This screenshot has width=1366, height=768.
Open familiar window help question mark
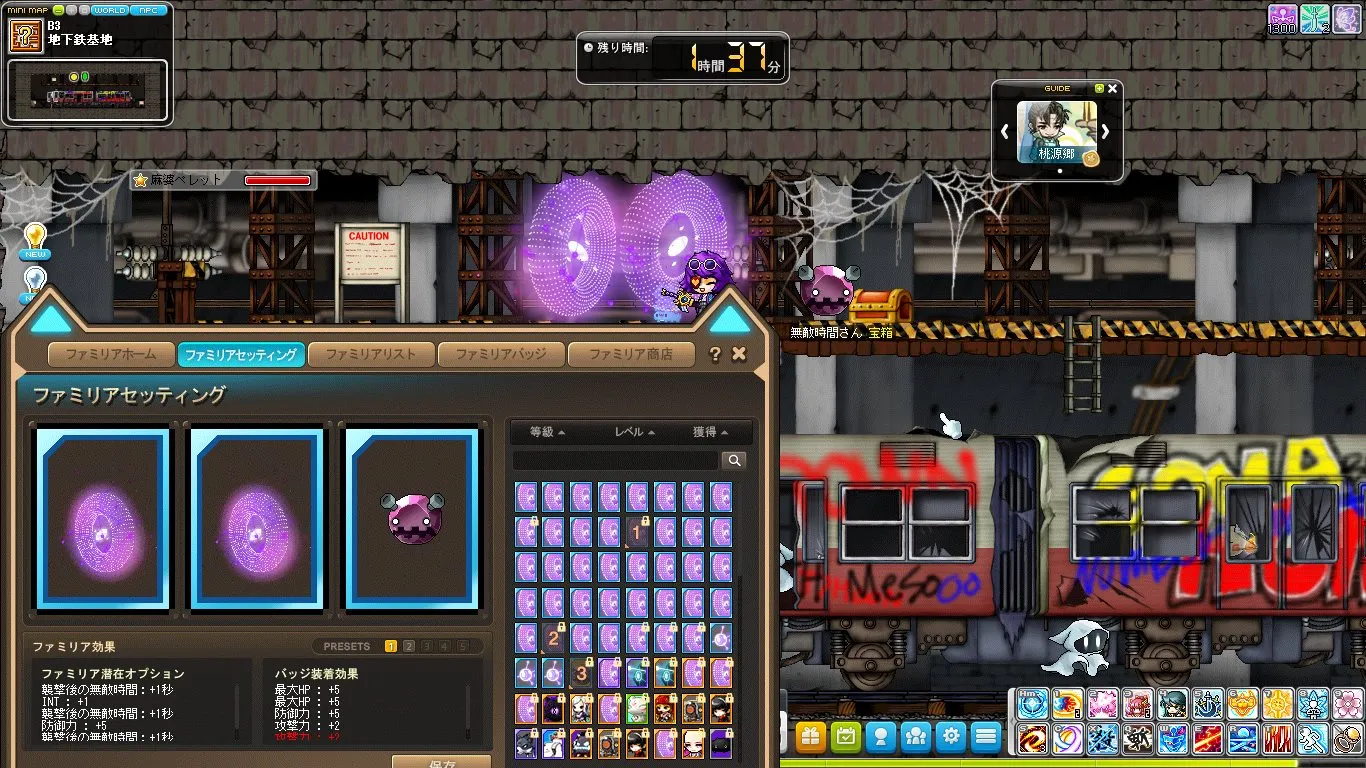[715, 354]
